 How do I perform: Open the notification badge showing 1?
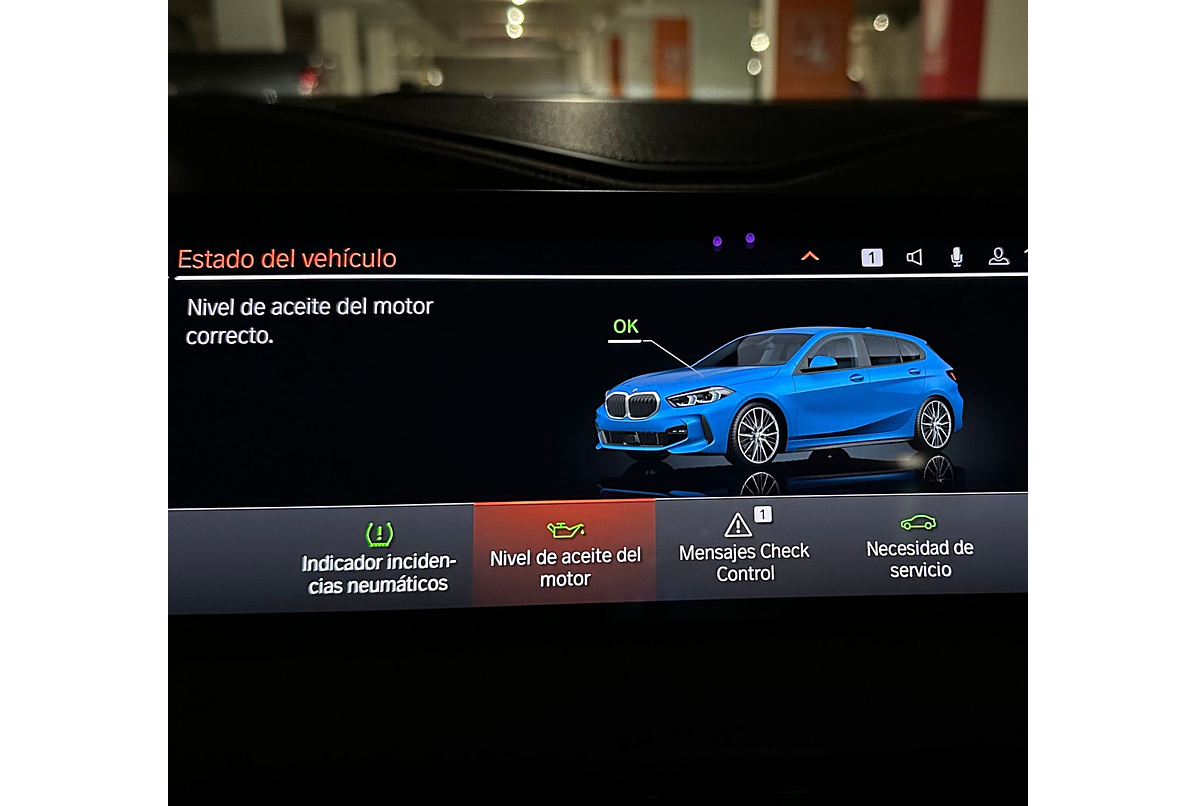coord(872,257)
